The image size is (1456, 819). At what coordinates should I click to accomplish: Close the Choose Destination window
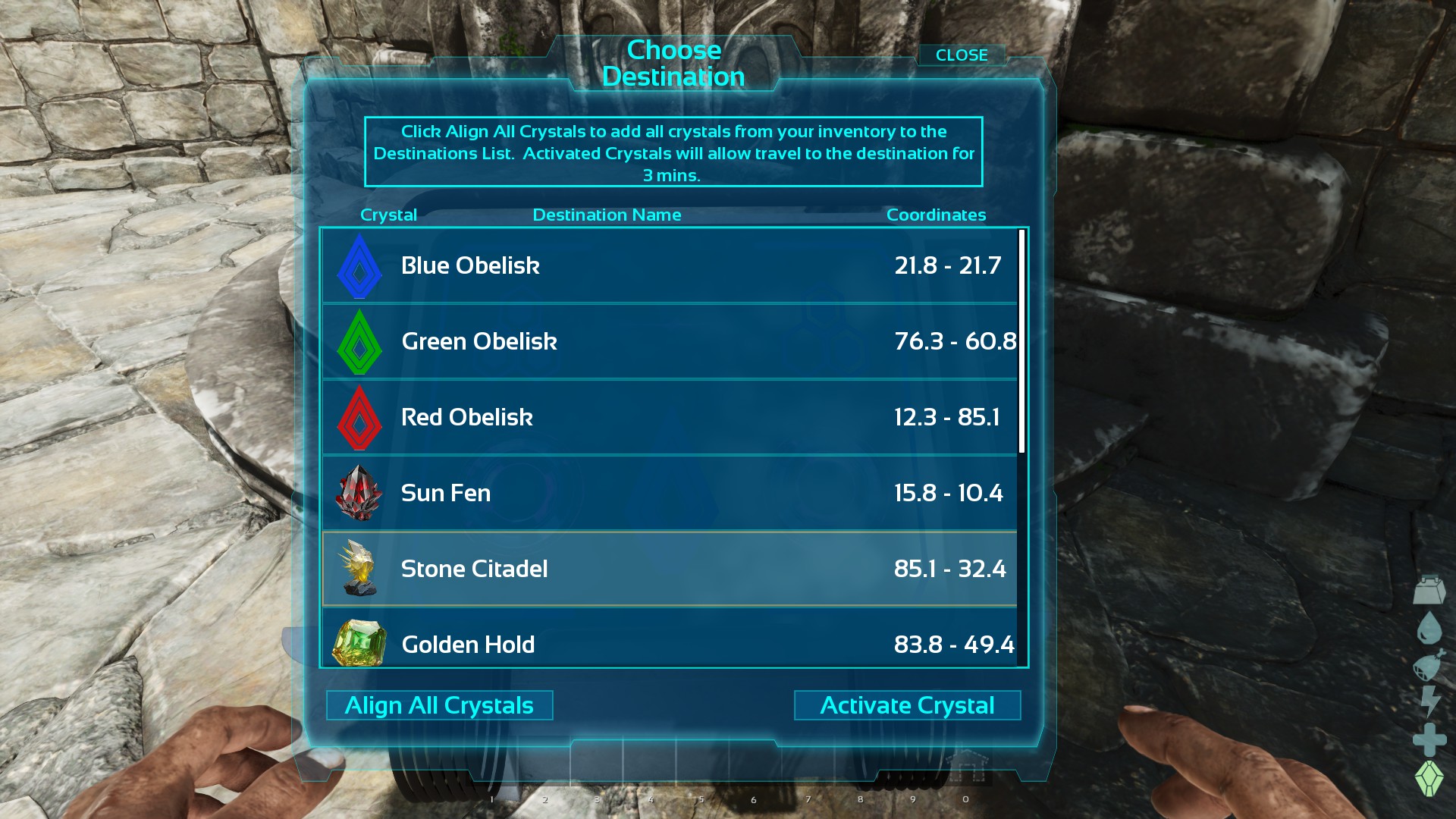click(x=961, y=55)
